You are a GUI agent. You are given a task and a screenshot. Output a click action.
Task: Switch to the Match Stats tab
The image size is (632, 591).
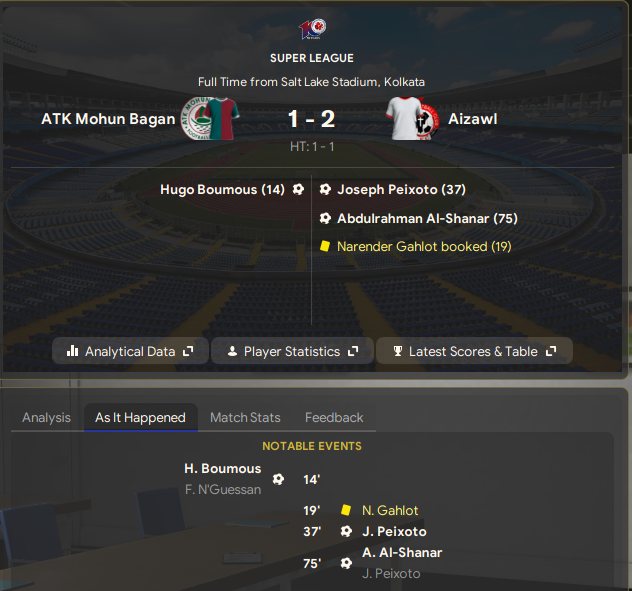click(x=245, y=417)
